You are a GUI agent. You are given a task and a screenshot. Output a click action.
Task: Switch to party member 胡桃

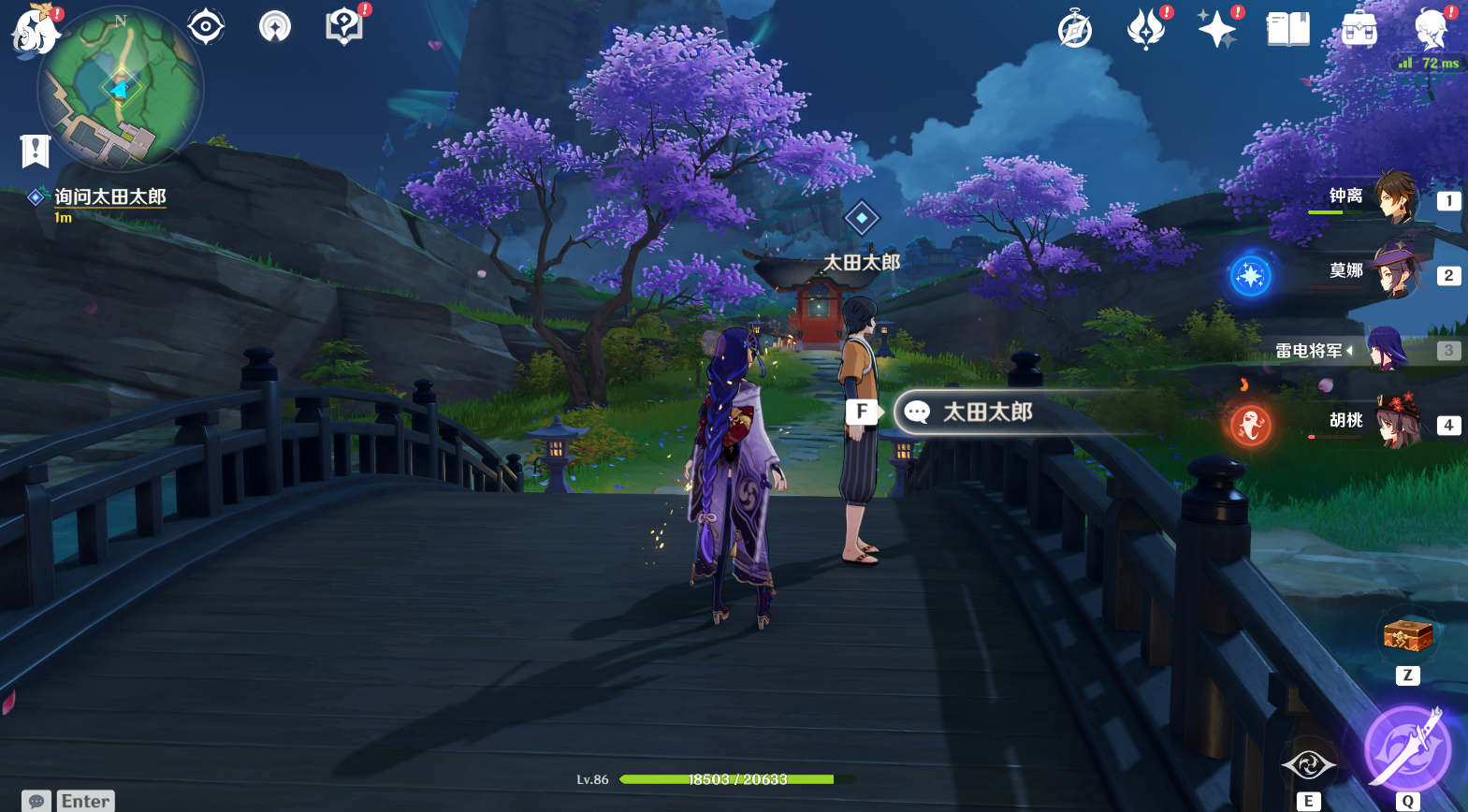pos(1395,422)
